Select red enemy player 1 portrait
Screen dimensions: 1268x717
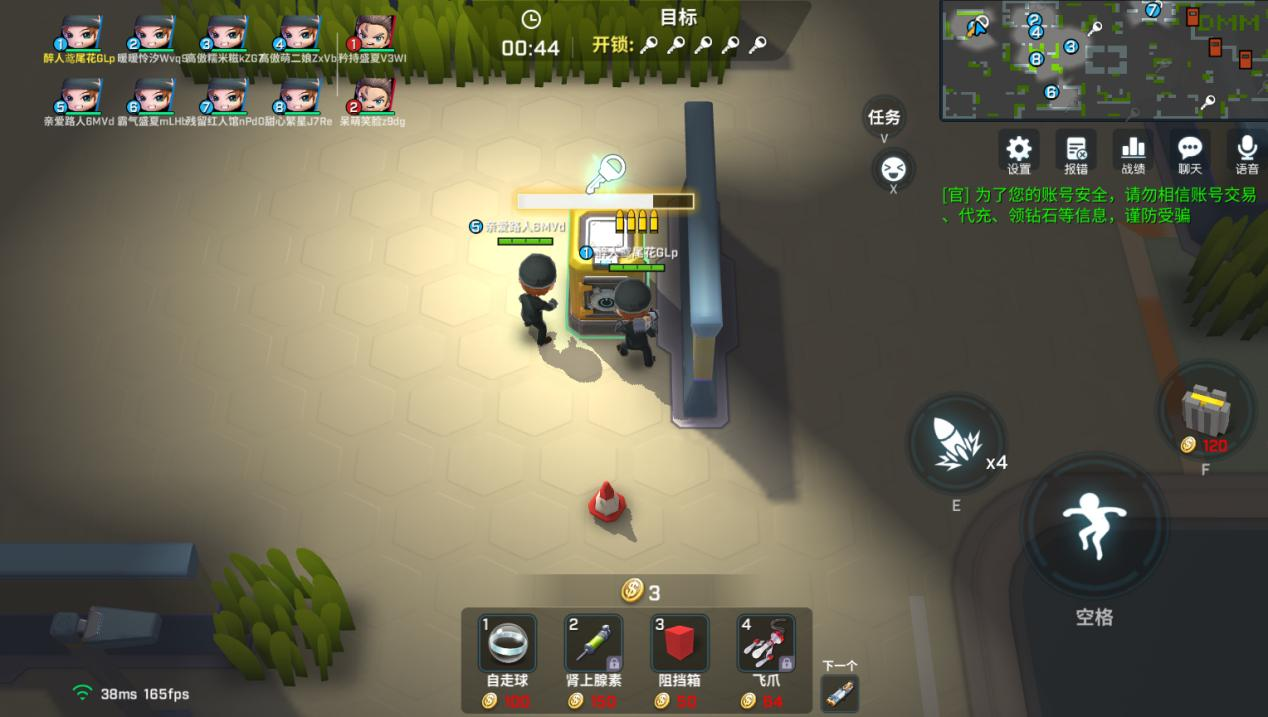(373, 33)
